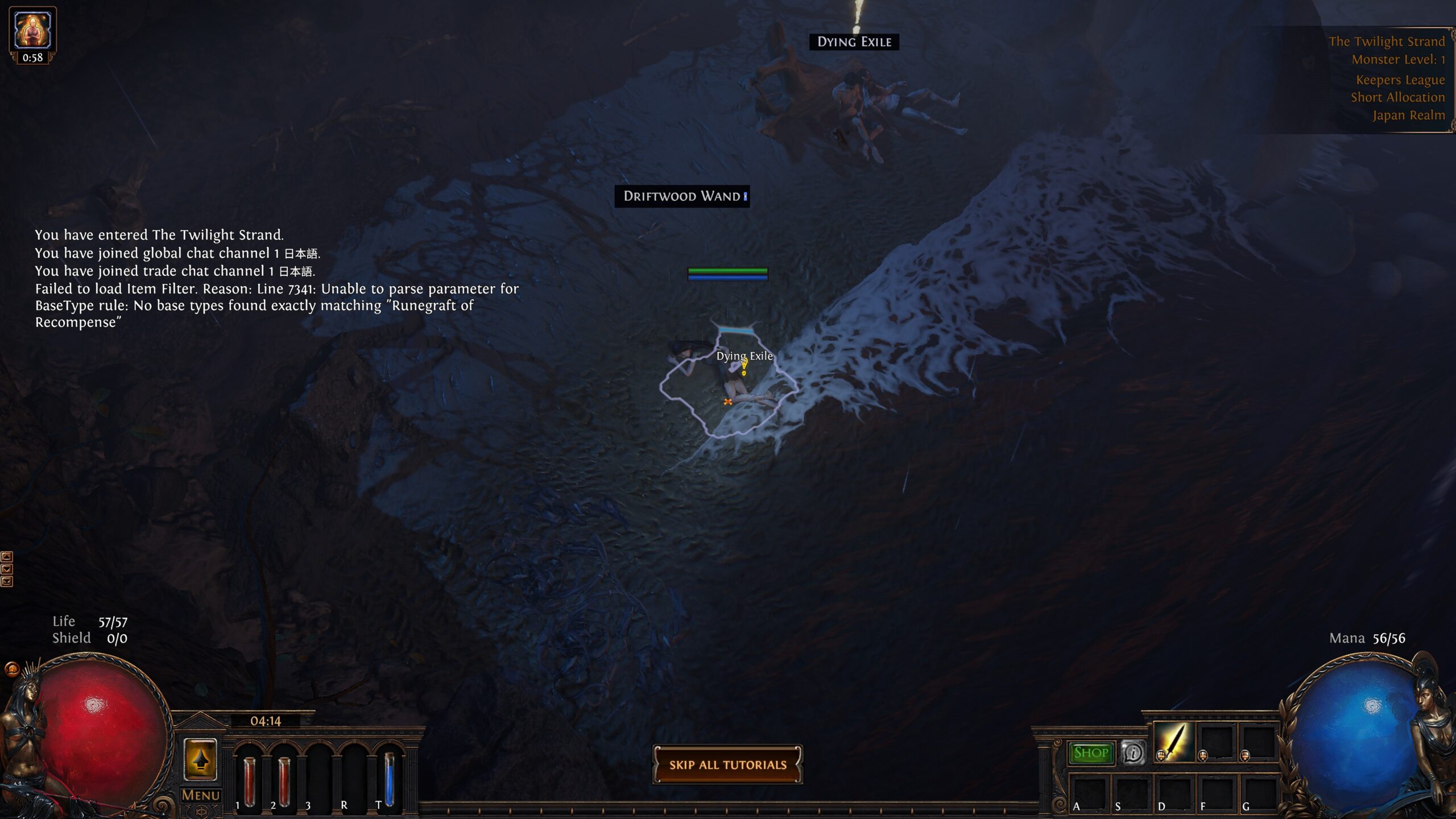
Task: Use the blue mana flask
Action: [x=389, y=776]
